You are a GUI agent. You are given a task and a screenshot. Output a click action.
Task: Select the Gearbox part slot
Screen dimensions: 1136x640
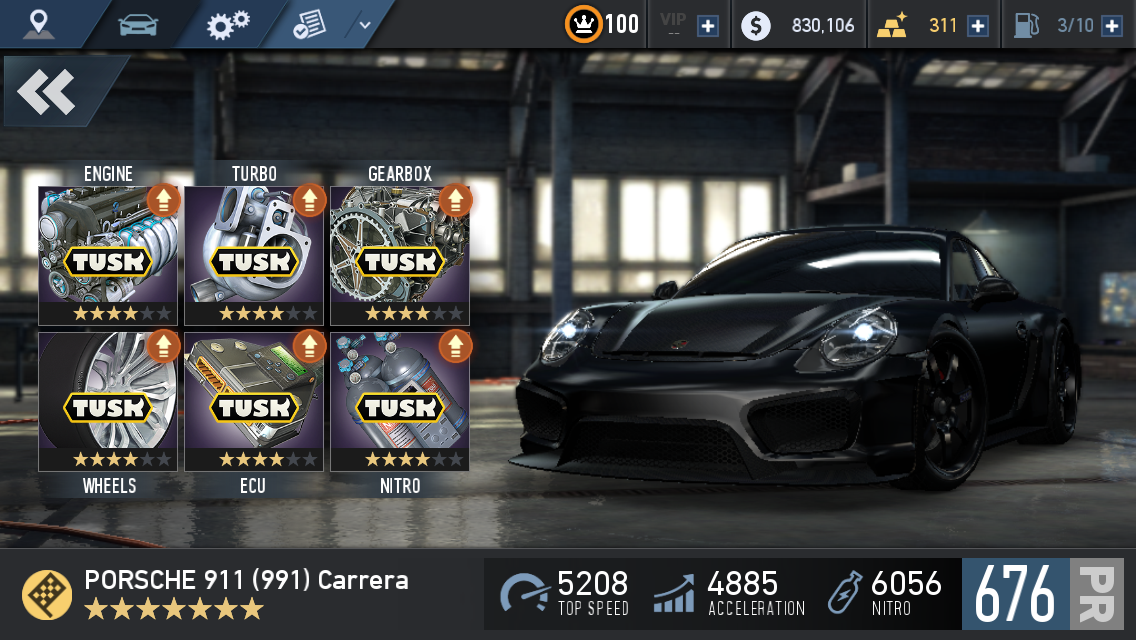(400, 255)
